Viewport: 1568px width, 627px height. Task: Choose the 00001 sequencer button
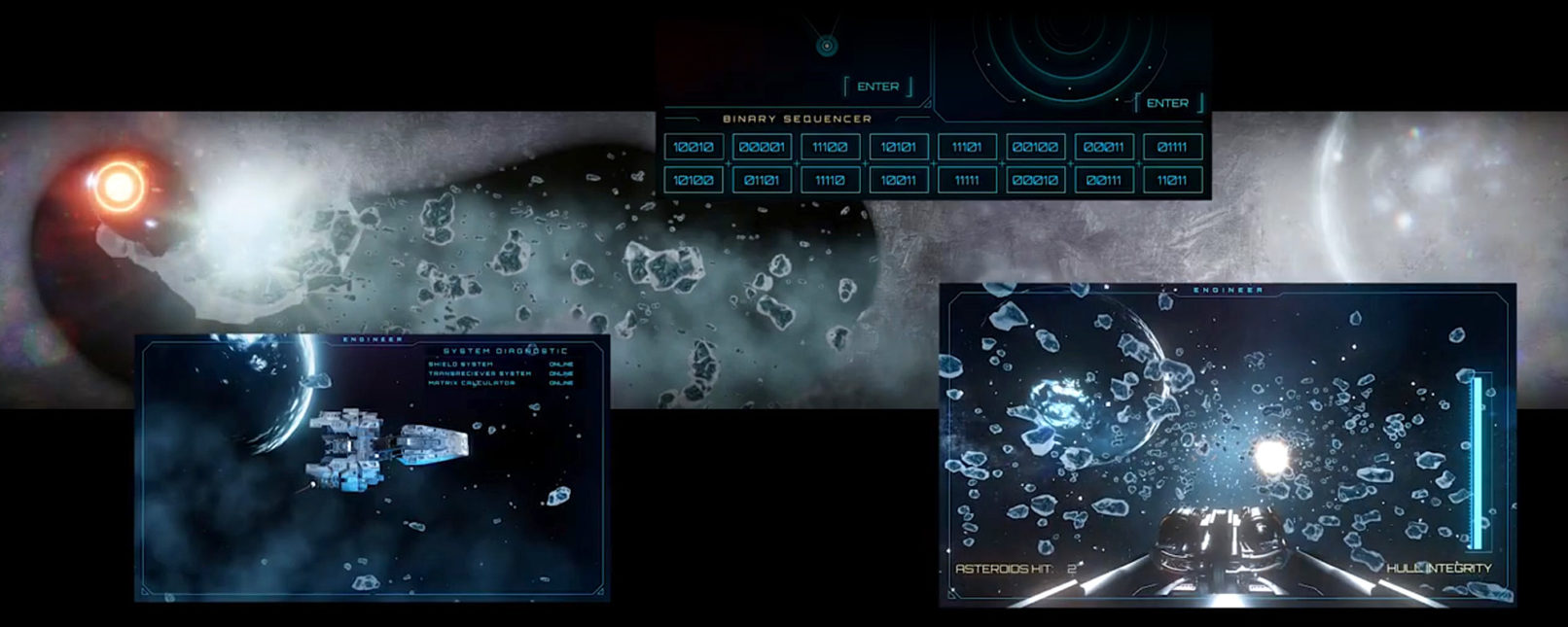[762, 147]
